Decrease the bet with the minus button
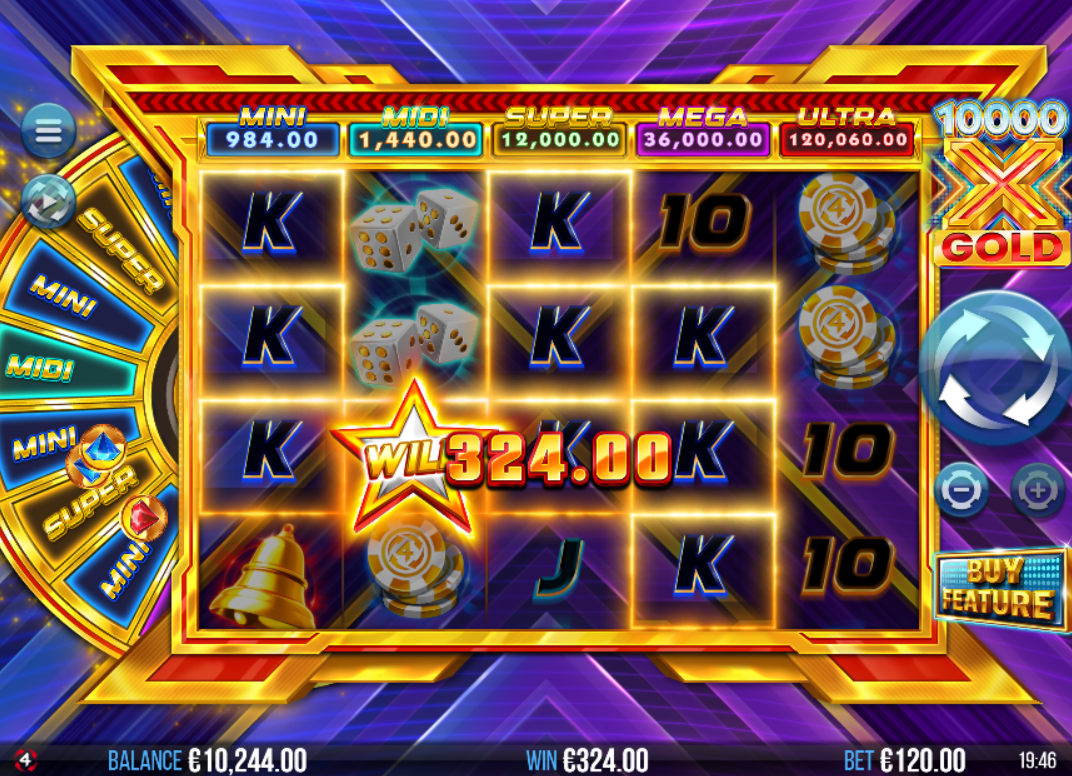 [961, 490]
